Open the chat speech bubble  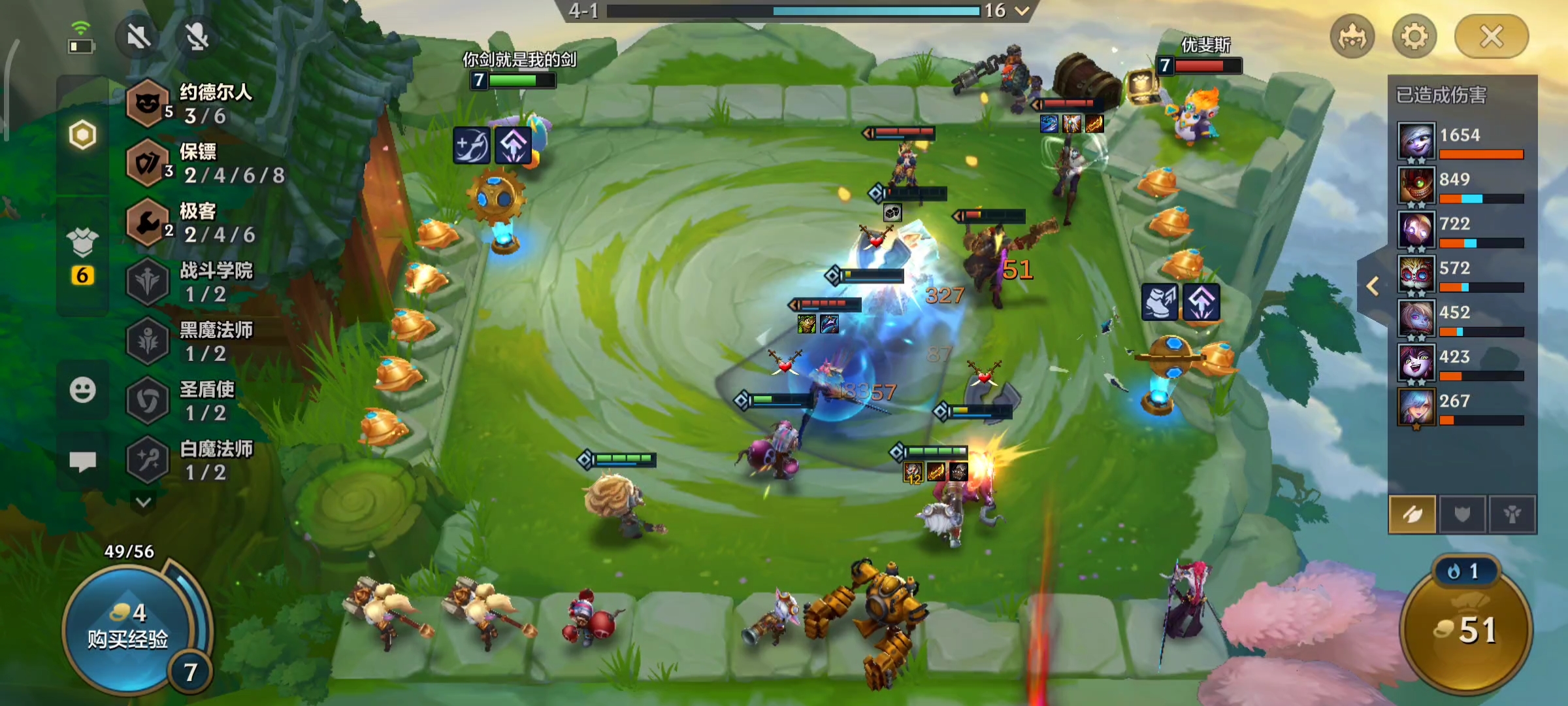click(x=82, y=462)
